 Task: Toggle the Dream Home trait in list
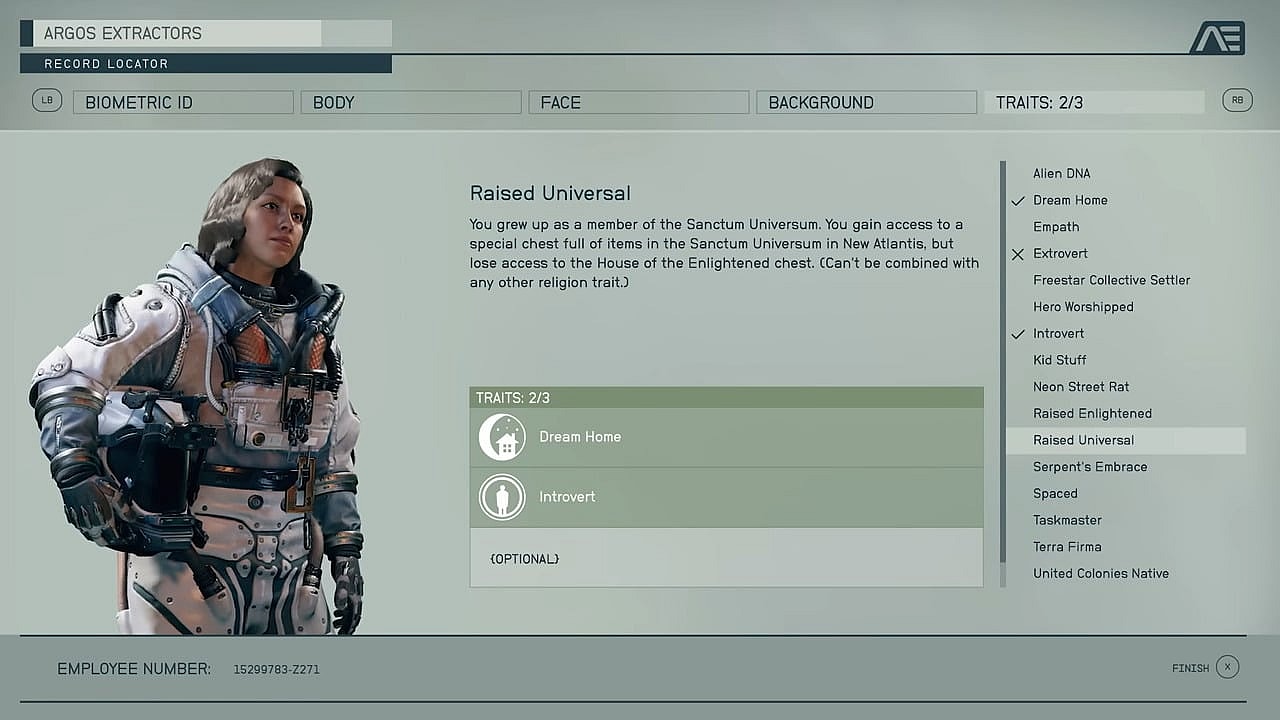(x=1070, y=200)
